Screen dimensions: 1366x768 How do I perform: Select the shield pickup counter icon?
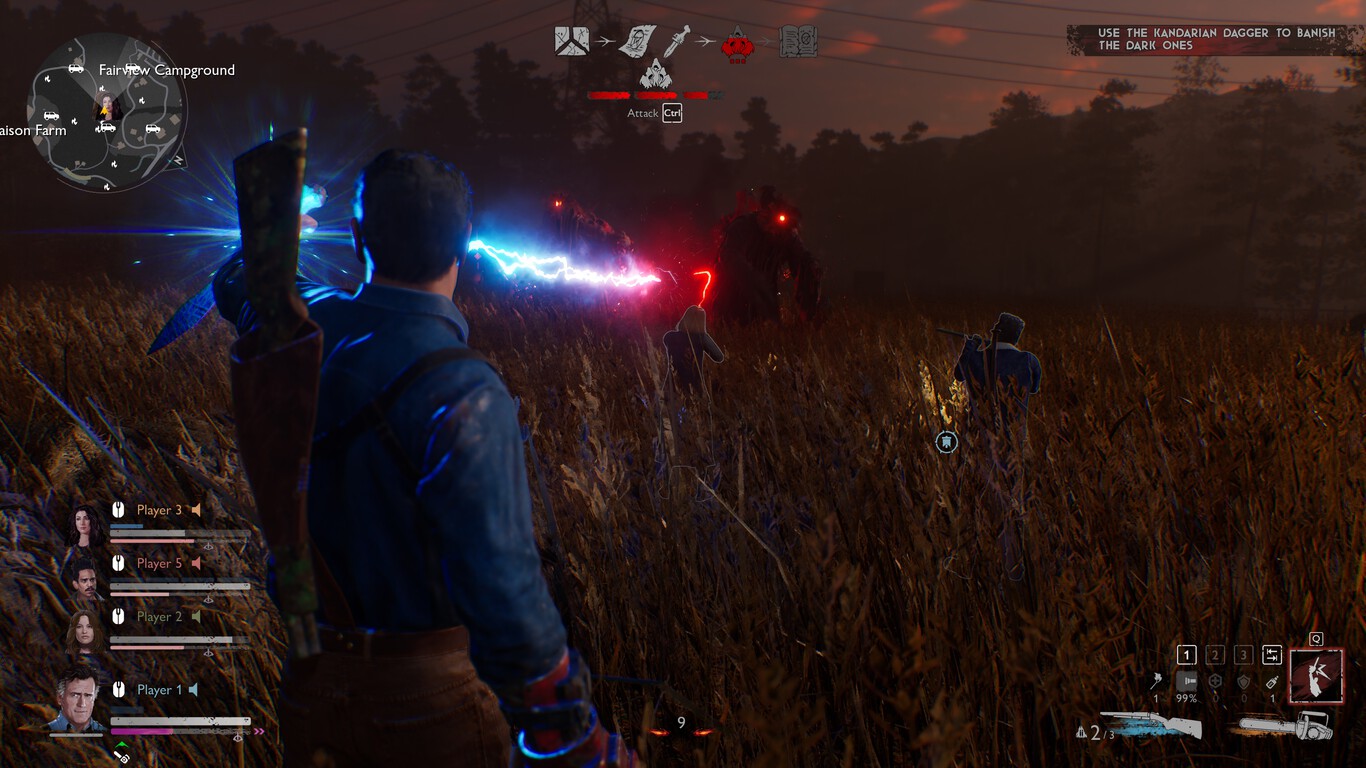[1243, 681]
